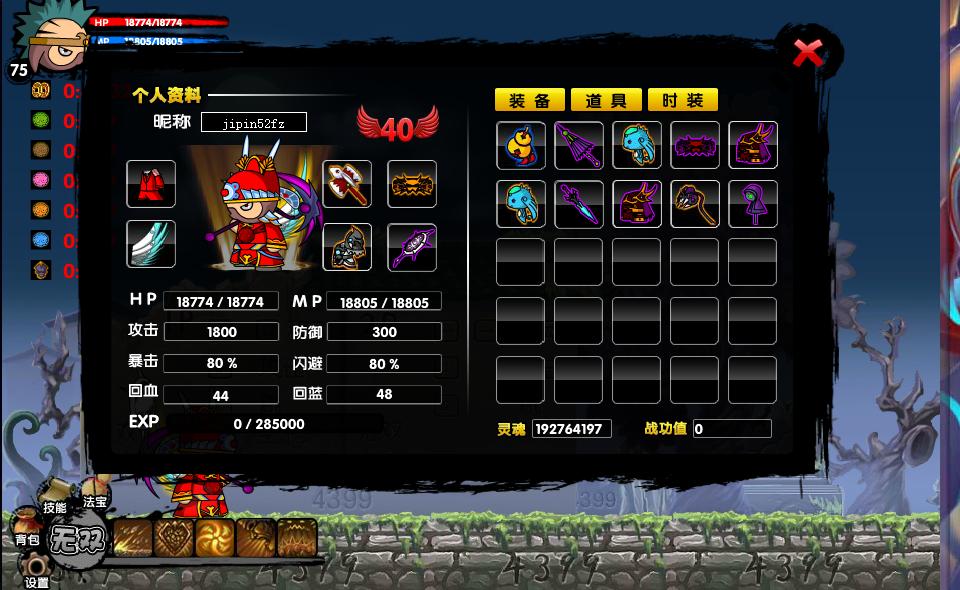Show the 时装 fashion tab
960x590 pixels.
point(683,100)
